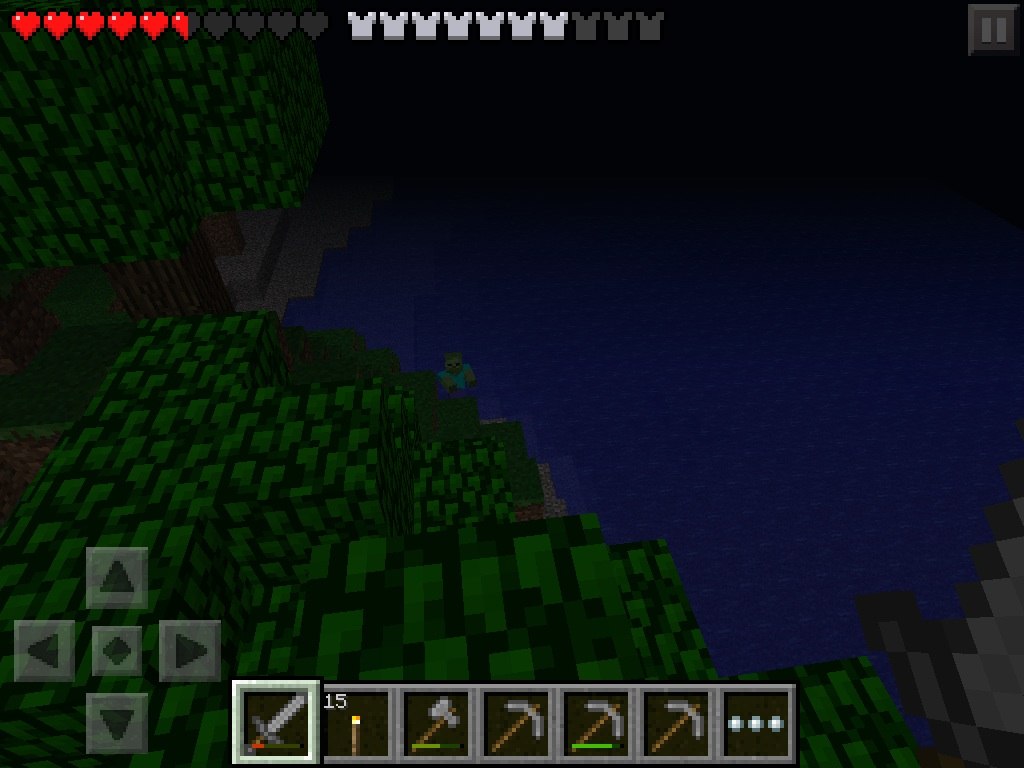The image size is (1024, 768).
Task: Tap the D-pad down arrow to move backward
Action: [x=117, y=722]
